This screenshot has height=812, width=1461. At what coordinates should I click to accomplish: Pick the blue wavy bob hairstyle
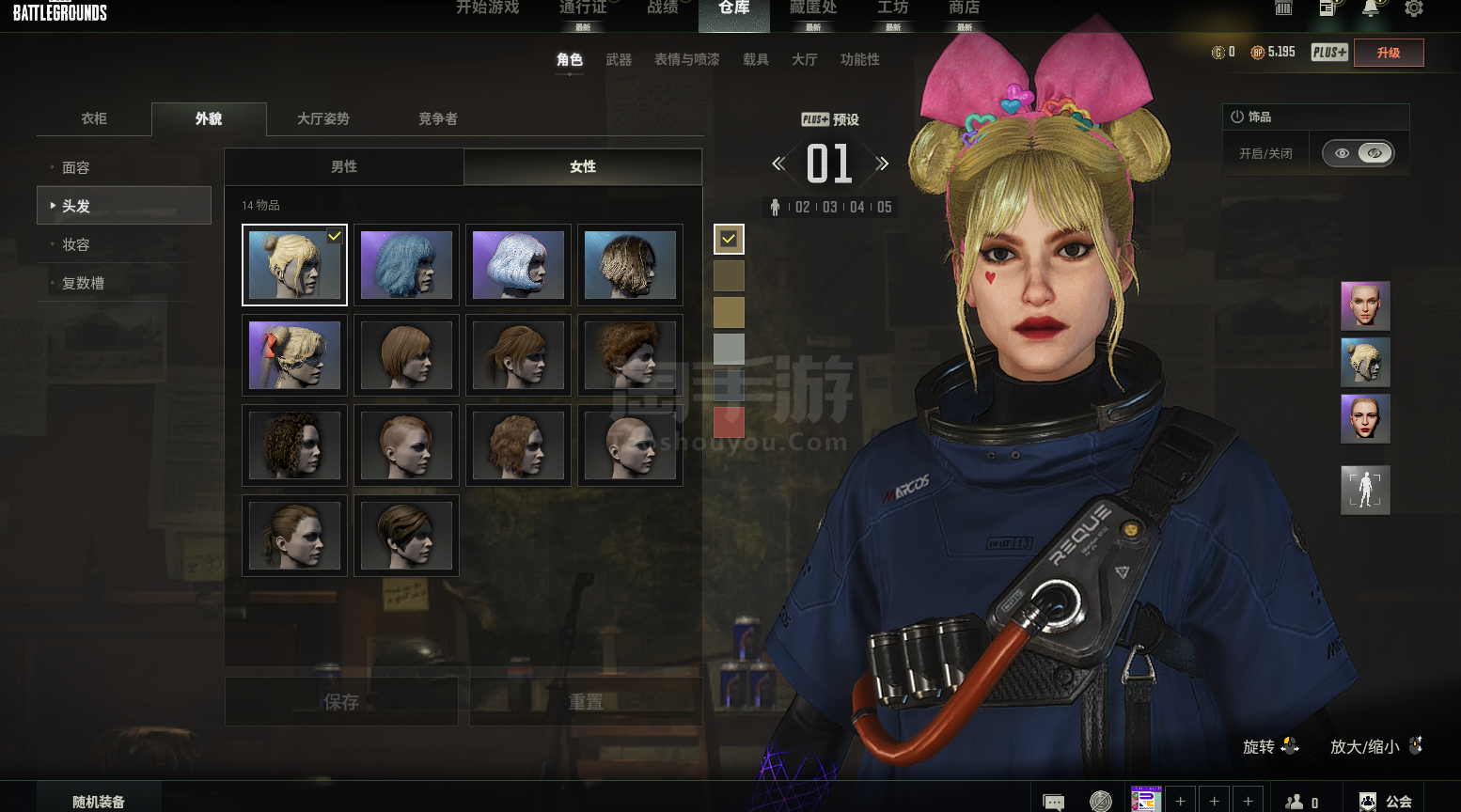point(406,265)
